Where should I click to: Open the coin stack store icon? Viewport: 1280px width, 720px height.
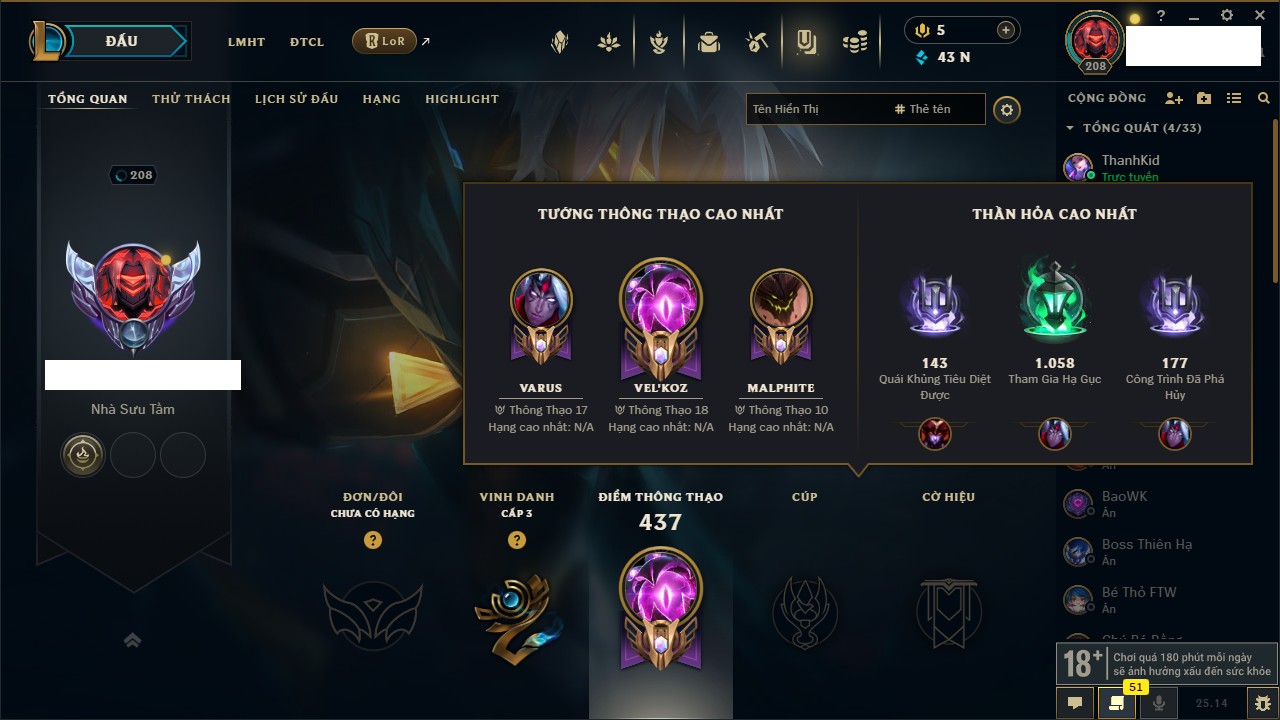[854, 42]
